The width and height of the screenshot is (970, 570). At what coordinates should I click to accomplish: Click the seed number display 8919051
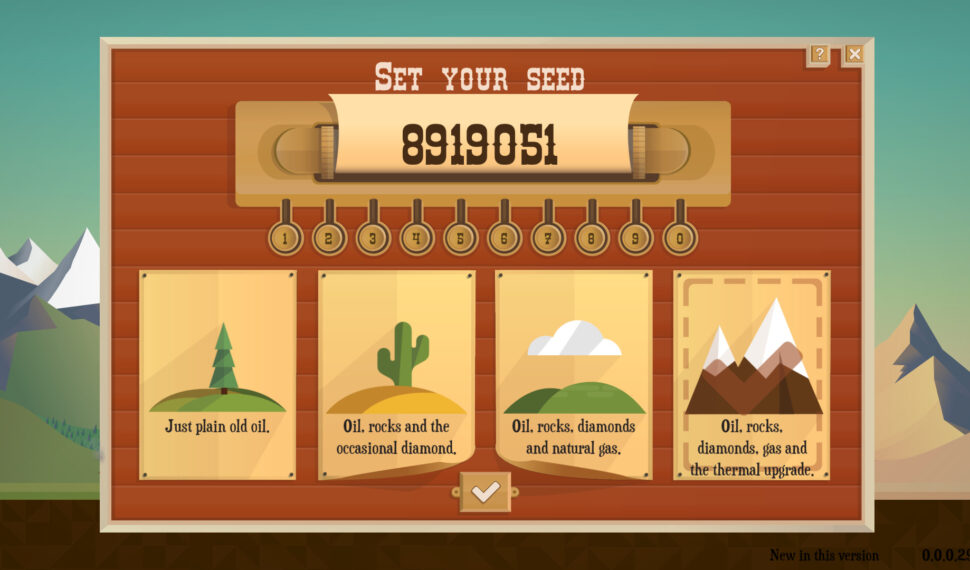(x=479, y=146)
